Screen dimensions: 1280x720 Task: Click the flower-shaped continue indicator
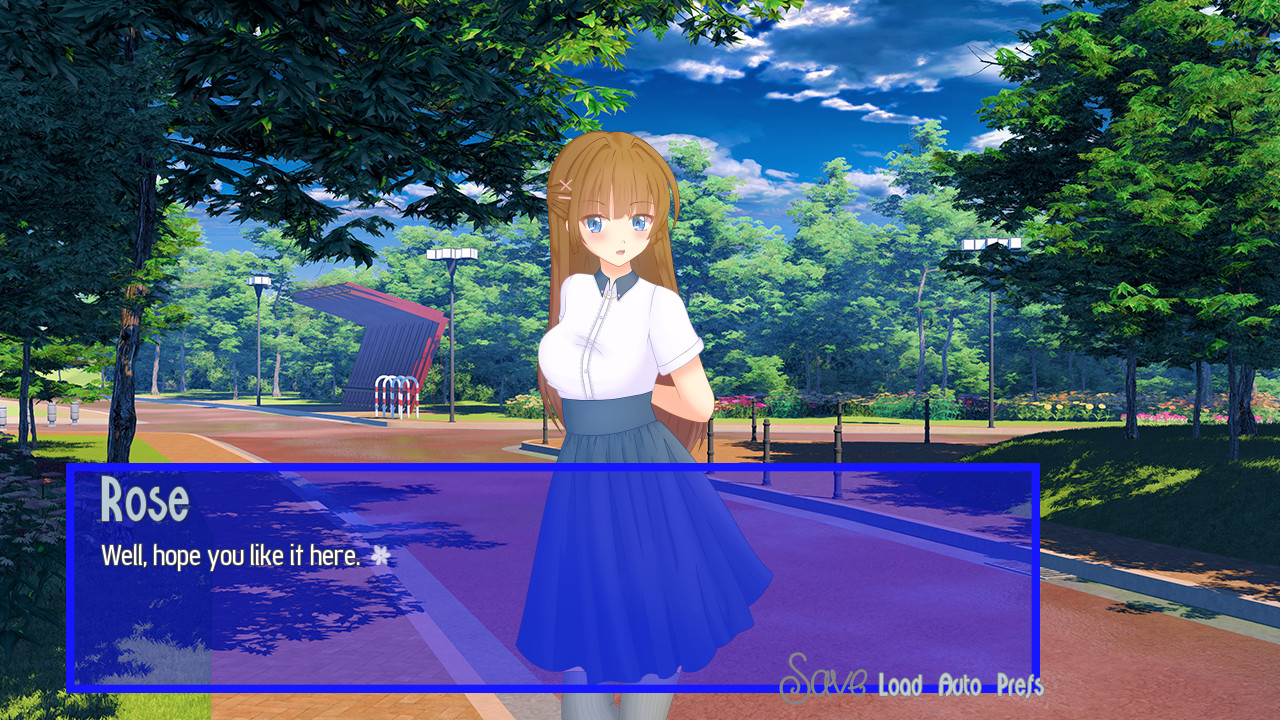[383, 554]
